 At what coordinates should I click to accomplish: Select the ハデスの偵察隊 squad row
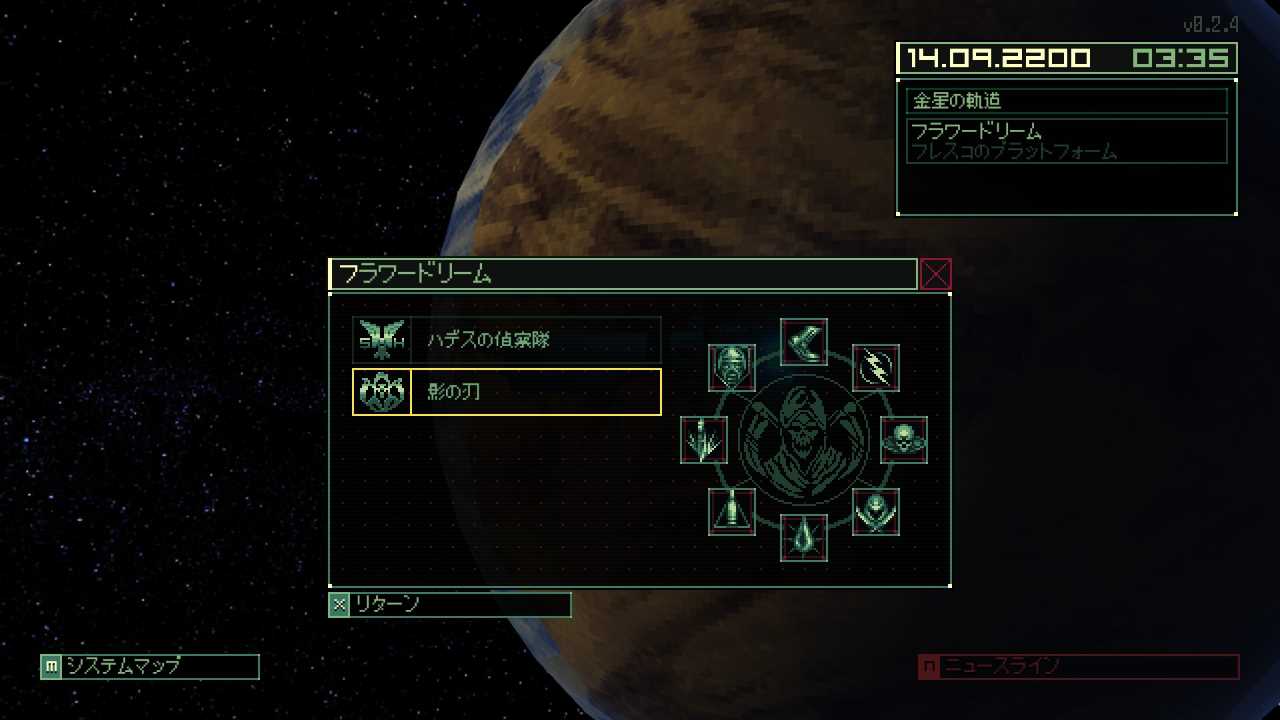(x=507, y=340)
